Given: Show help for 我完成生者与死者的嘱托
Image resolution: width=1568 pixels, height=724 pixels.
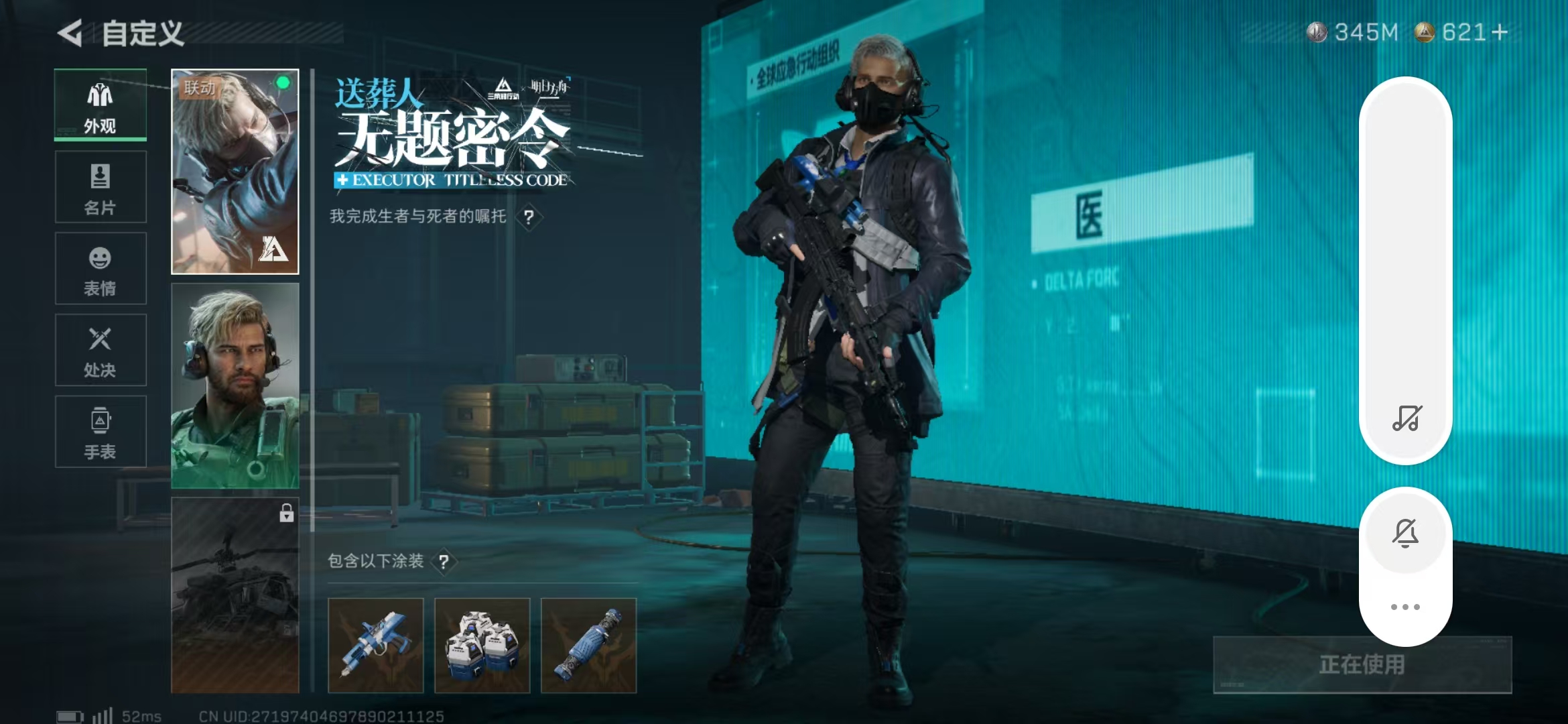Looking at the screenshot, I should [529, 217].
